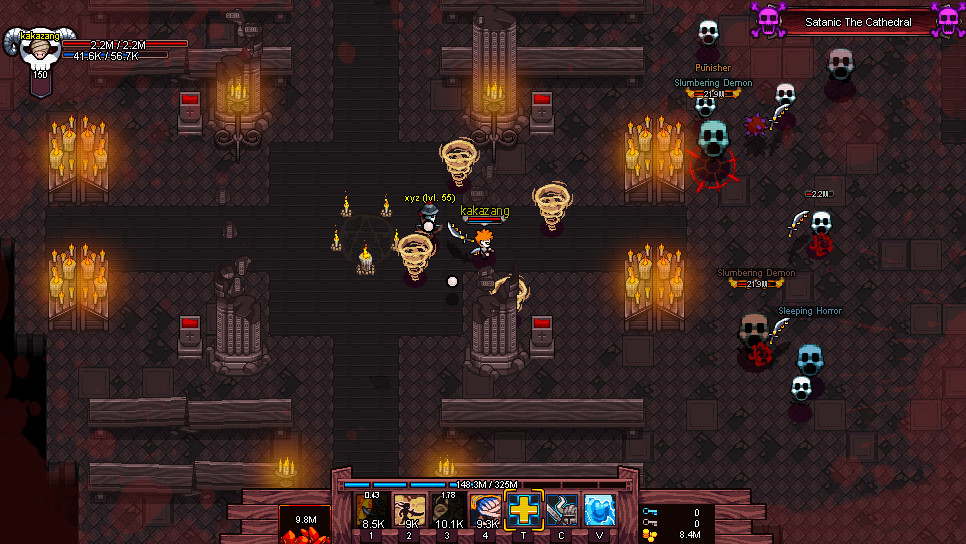Use the dagger figure skill in slot 2
Image resolution: width=966 pixels, height=544 pixels.
click(410, 510)
